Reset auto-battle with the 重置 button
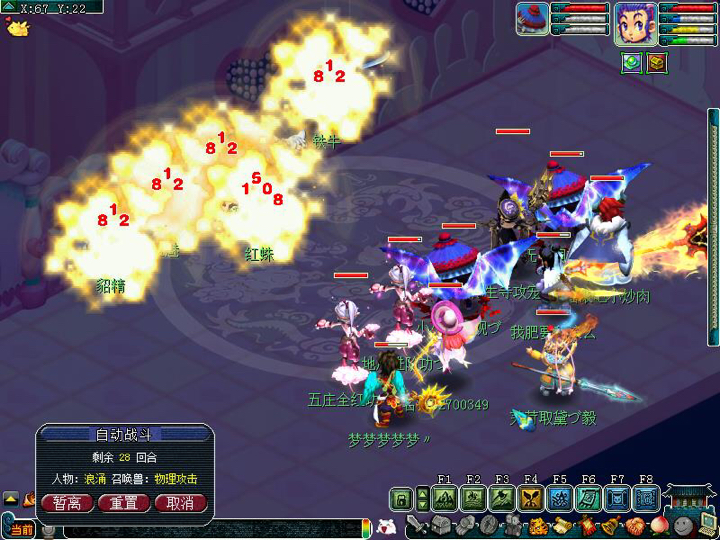The width and height of the screenshot is (720, 540). (x=124, y=503)
